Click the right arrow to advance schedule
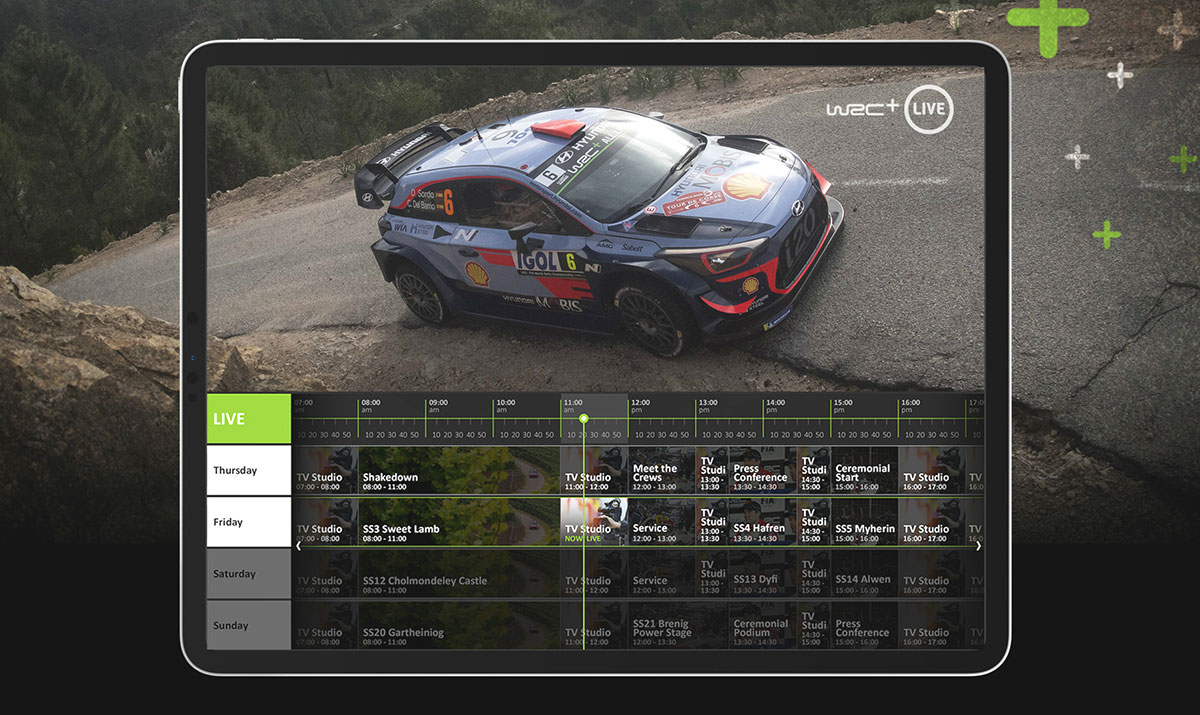This screenshot has width=1200, height=715. (x=978, y=546)
